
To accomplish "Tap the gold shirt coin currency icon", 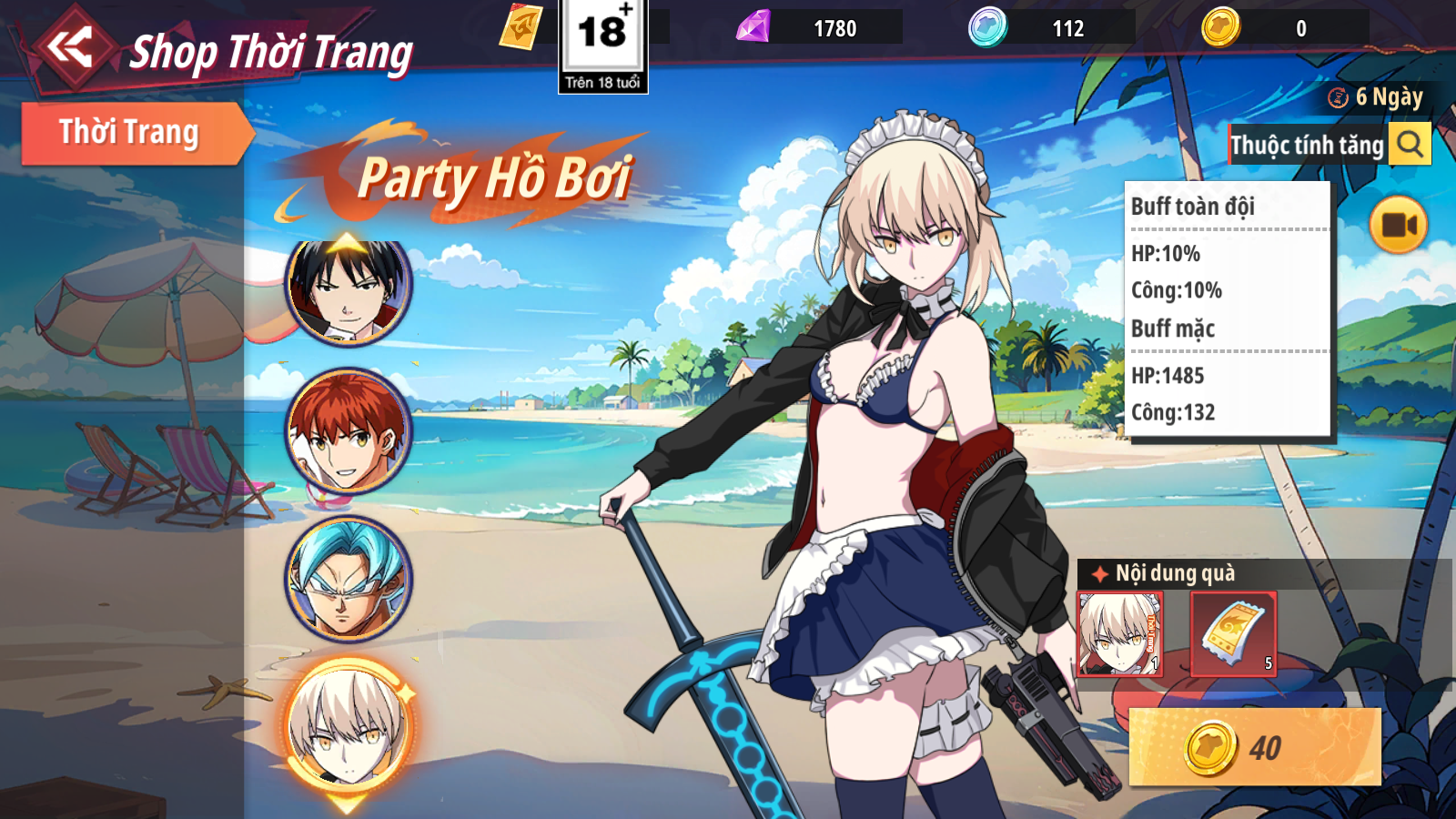I will (x=1220, y=27).
